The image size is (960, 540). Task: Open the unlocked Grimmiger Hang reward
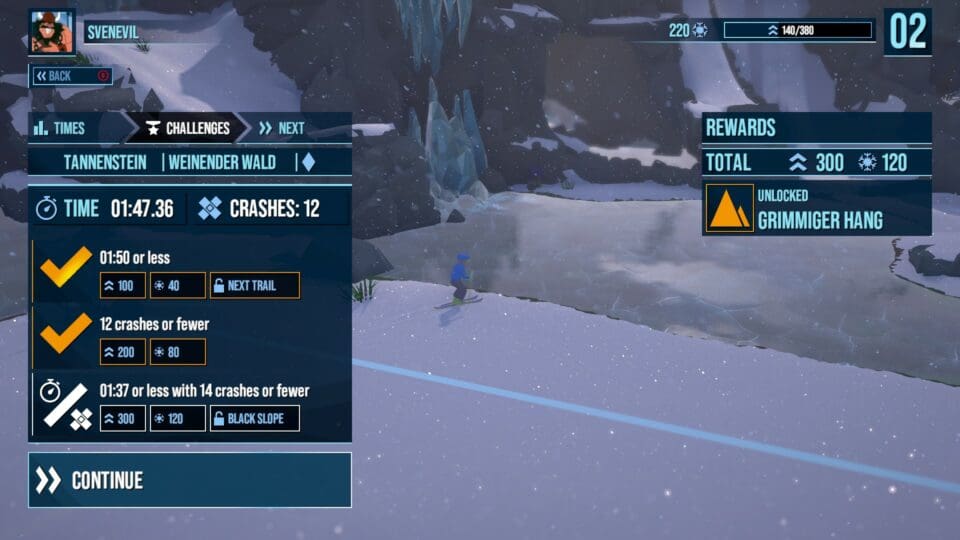point(817,210)
